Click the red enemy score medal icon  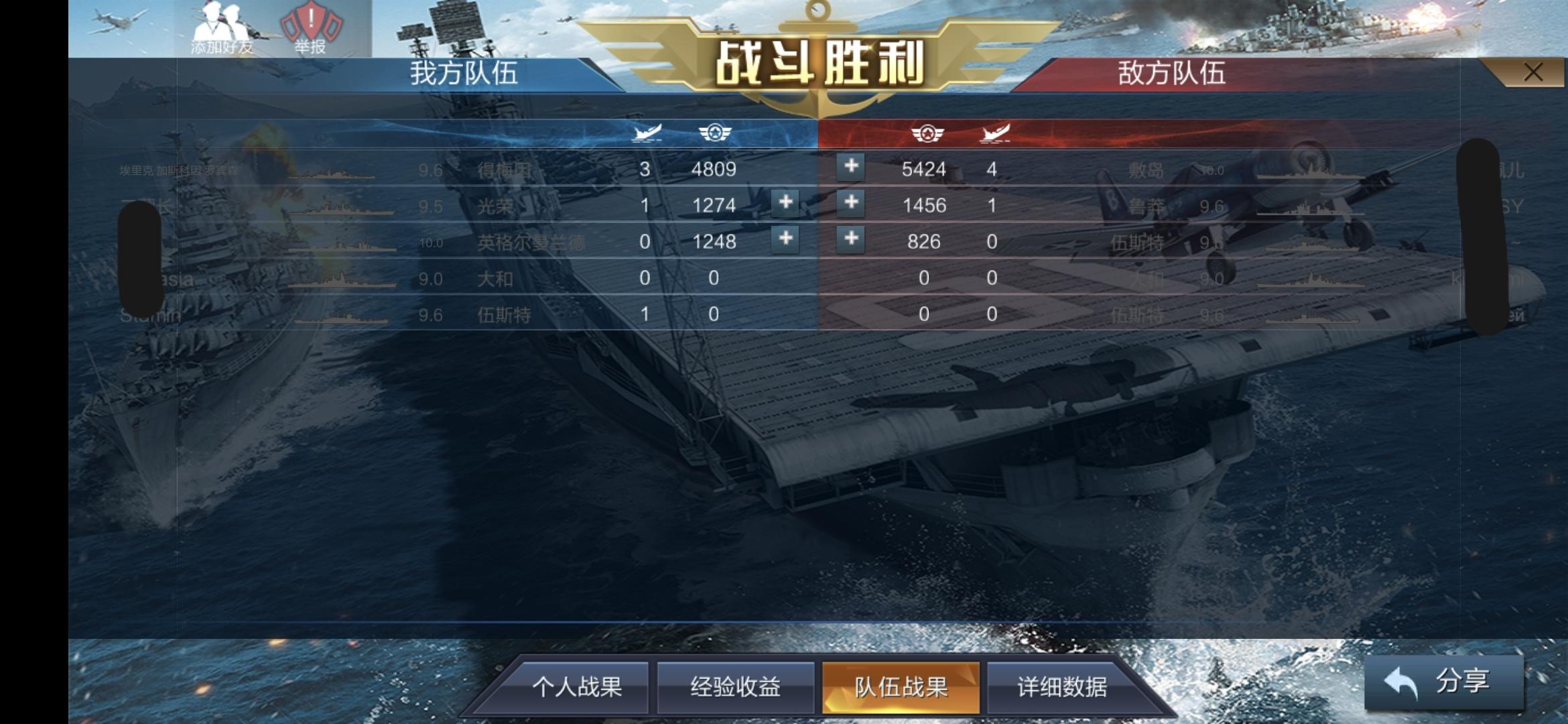928,133
